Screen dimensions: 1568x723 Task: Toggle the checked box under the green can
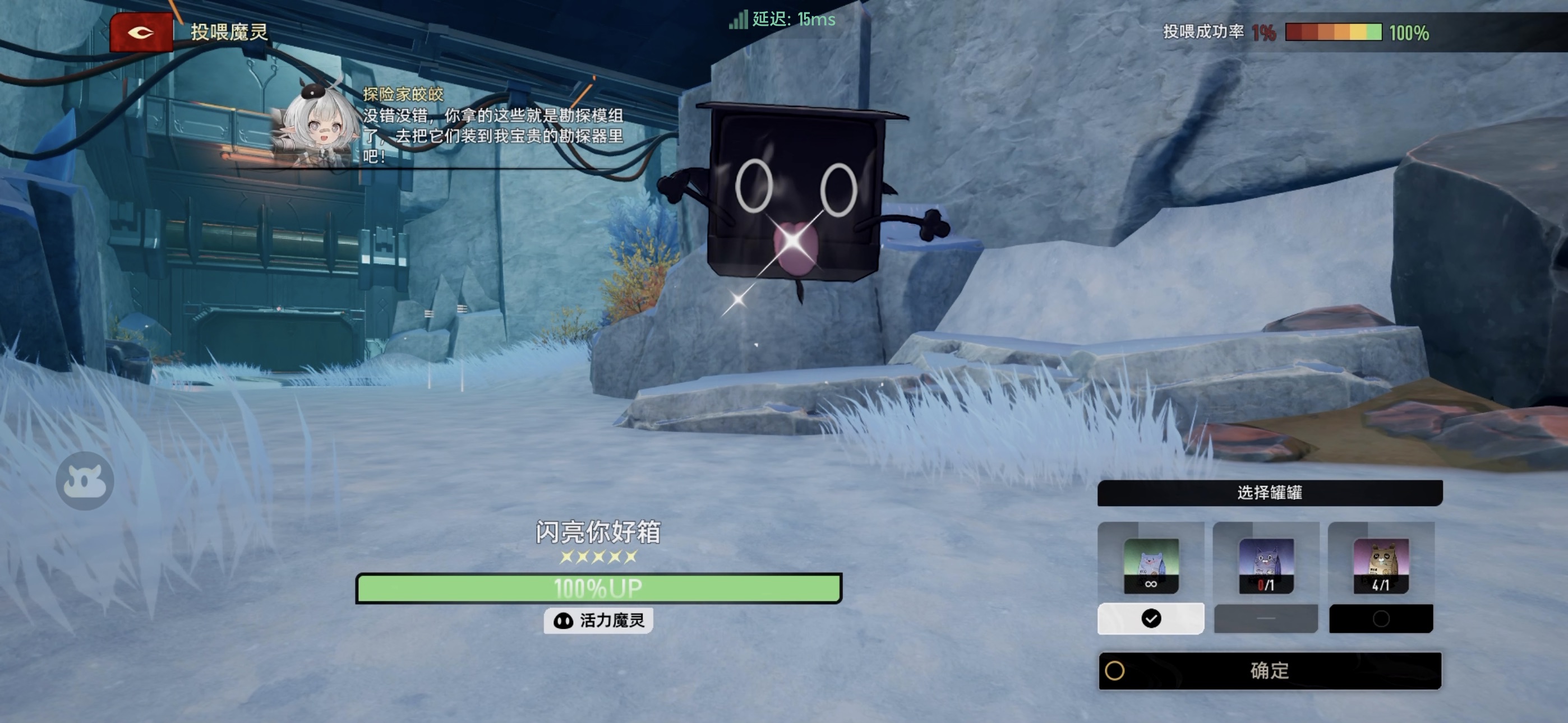coord(1150,618)
